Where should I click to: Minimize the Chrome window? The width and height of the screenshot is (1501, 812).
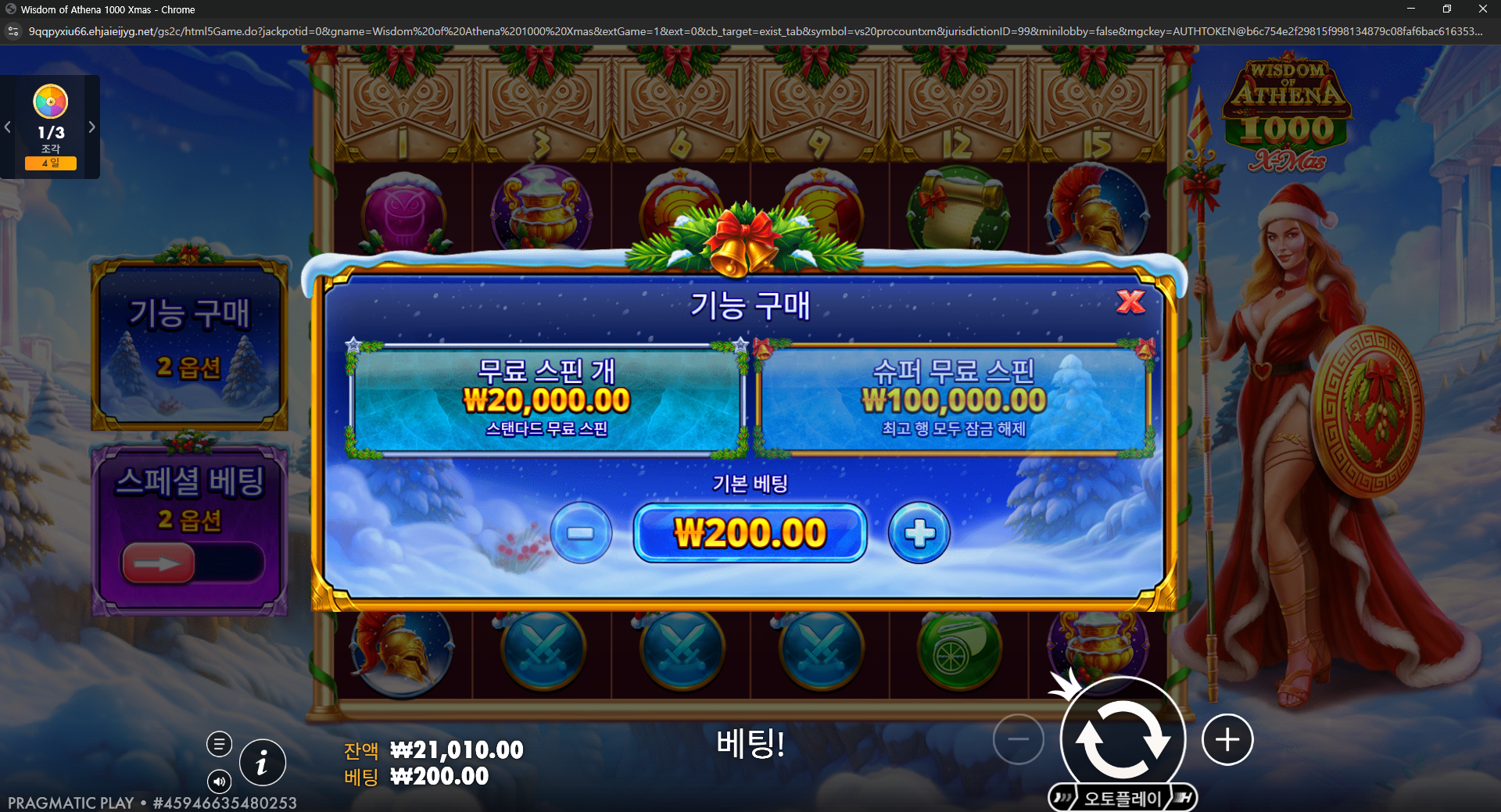point(1411,9)
